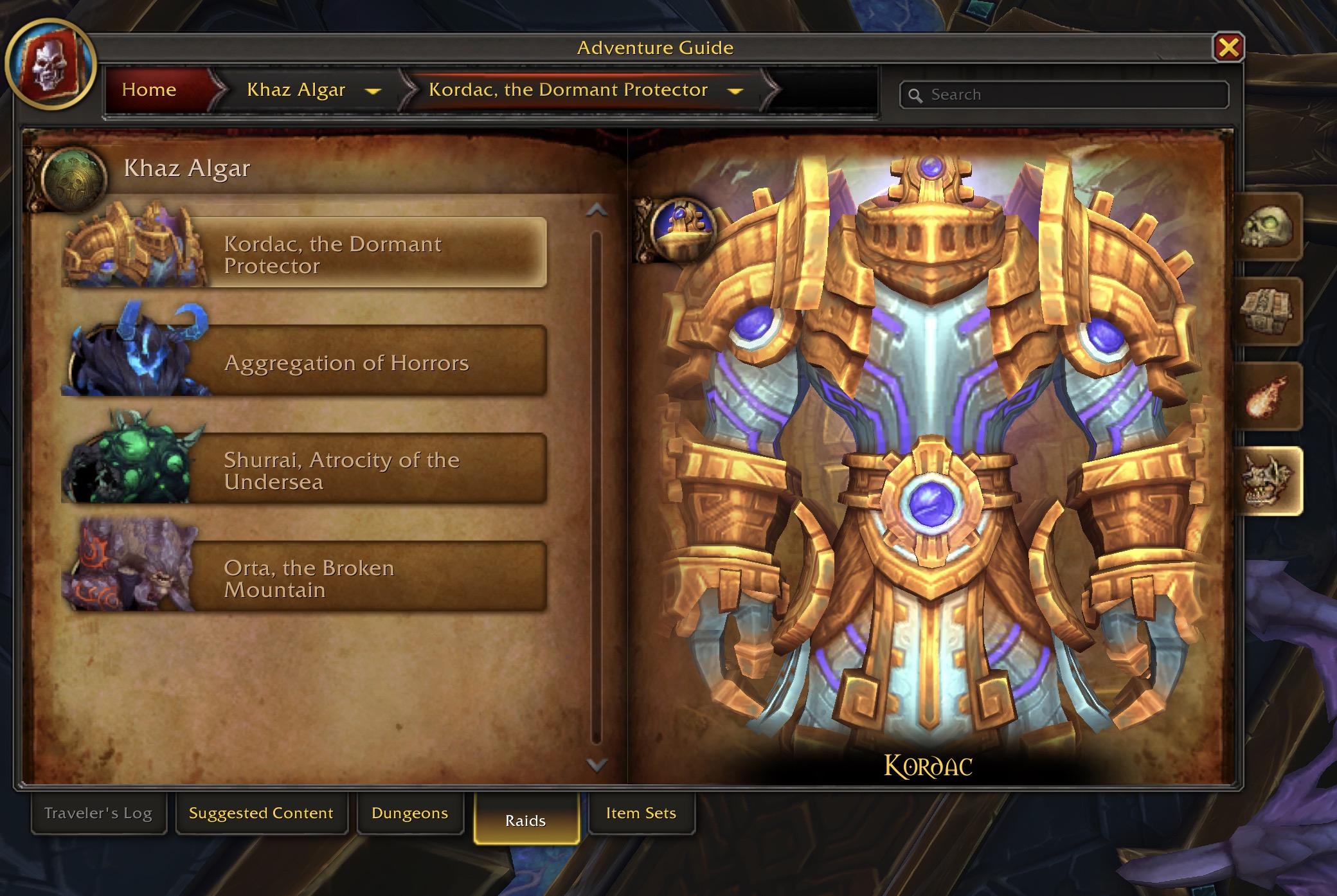Screen dimensions: 1337x896
Task: Switch to the Suggested Content tab
Action: (x=261, y=813)
